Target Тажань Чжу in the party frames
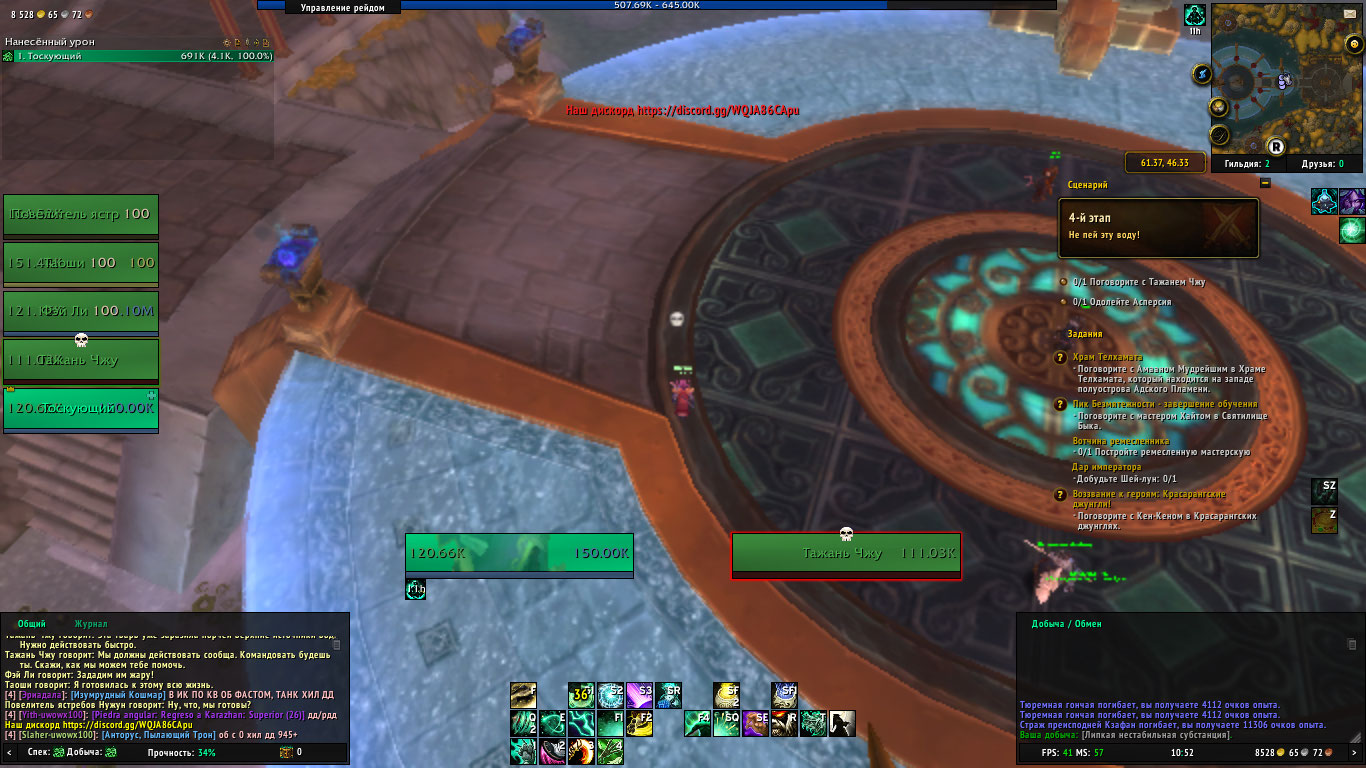Screen dimensions: 1366x768 [x=80, y=360]
